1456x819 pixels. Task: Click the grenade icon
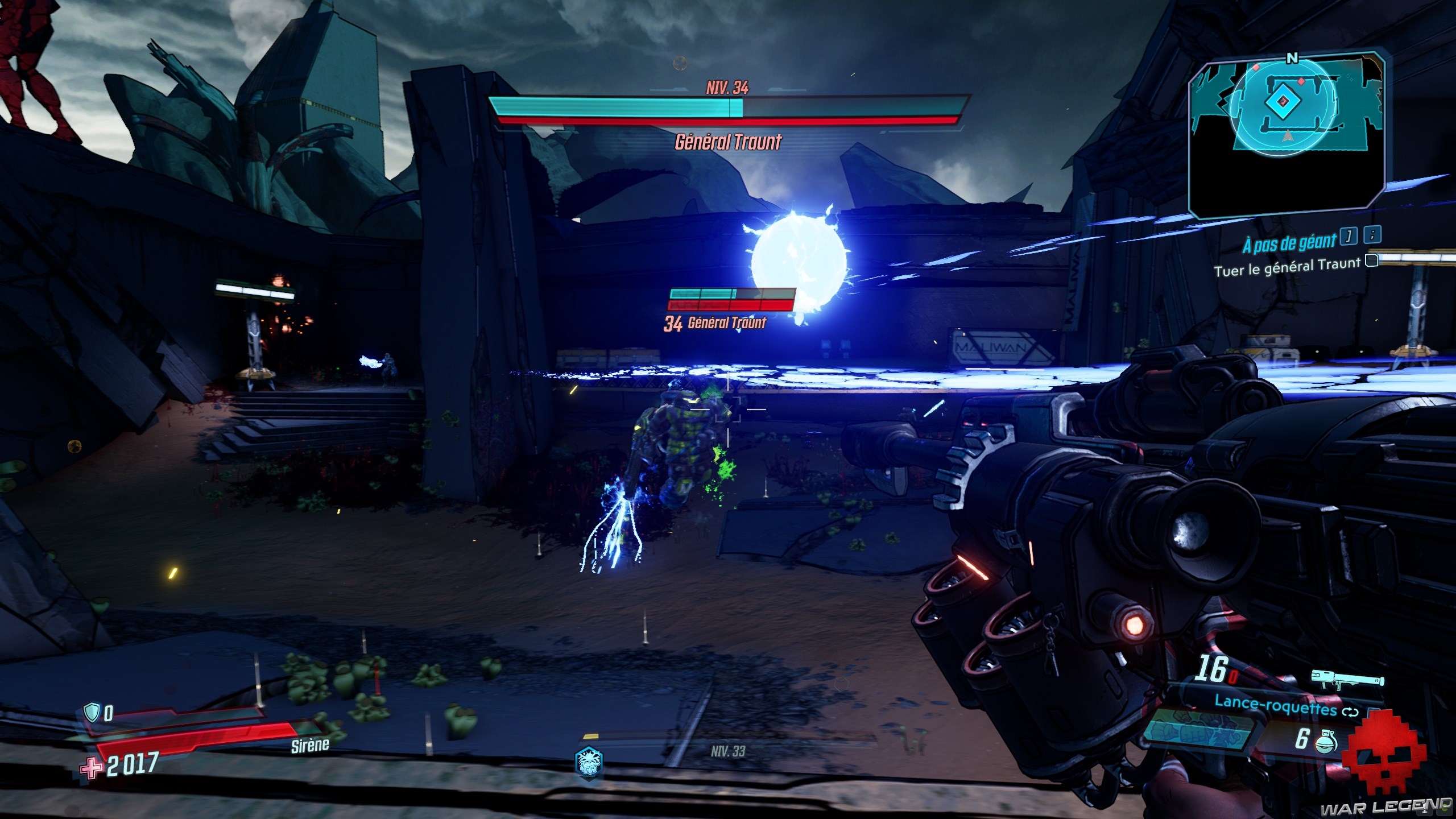click(1326, 740)
